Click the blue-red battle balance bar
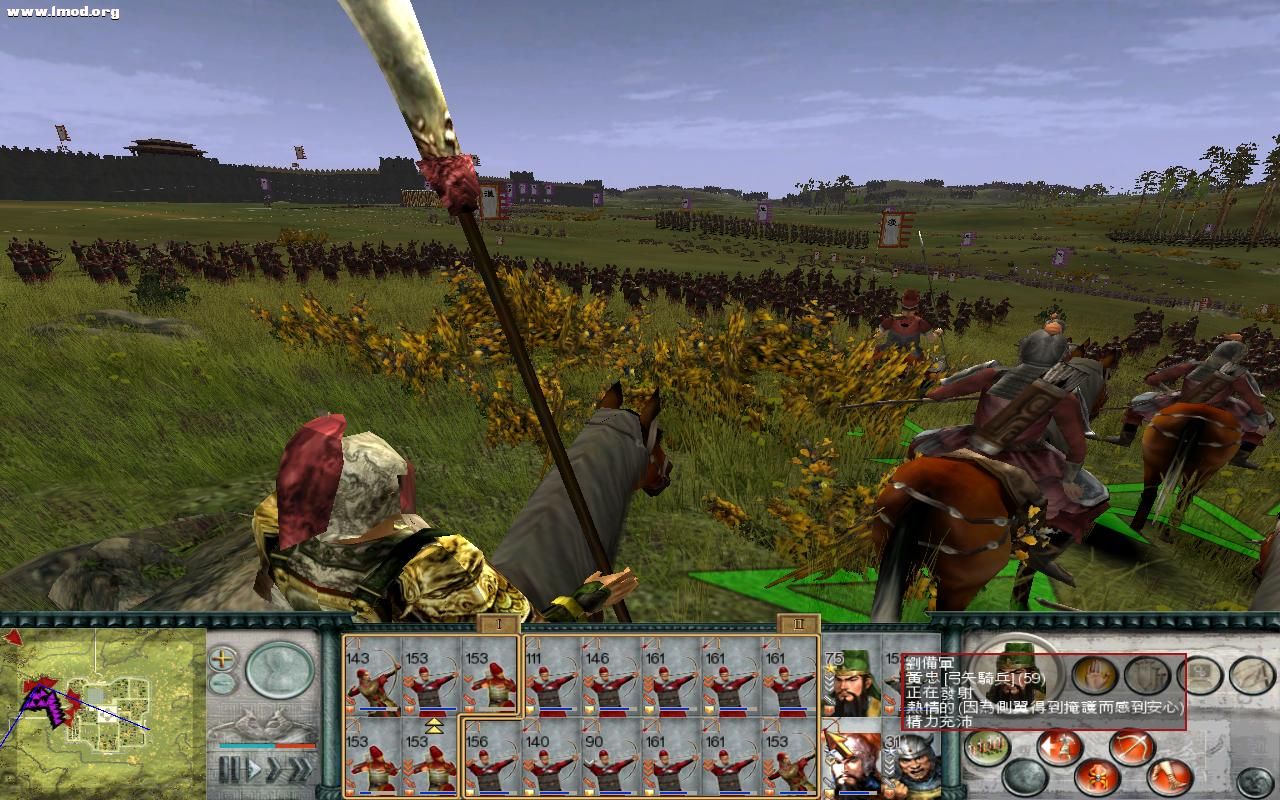Image resolution: width=1280 pixels, height=800 pixels. [x=265, y=745]
